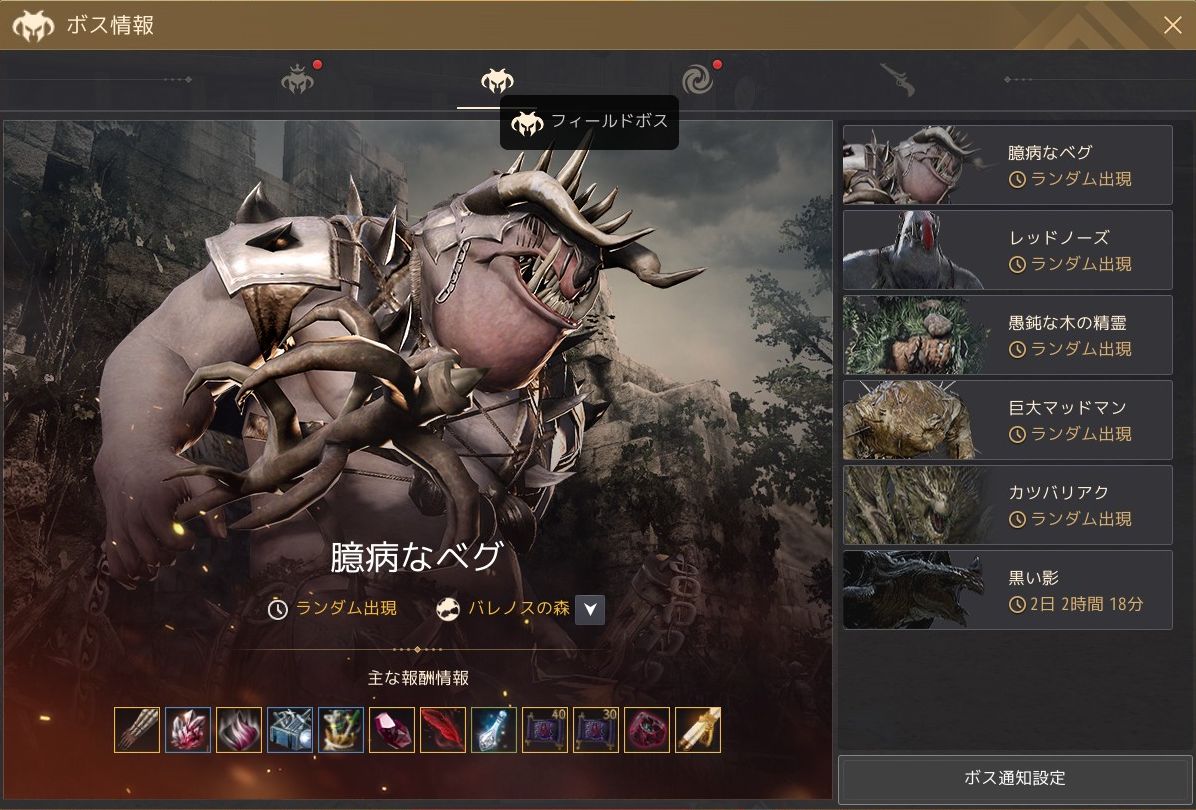Select the scroll reward marked 40
This screenshot has width=1196, height=810.
tap(545, 730)
